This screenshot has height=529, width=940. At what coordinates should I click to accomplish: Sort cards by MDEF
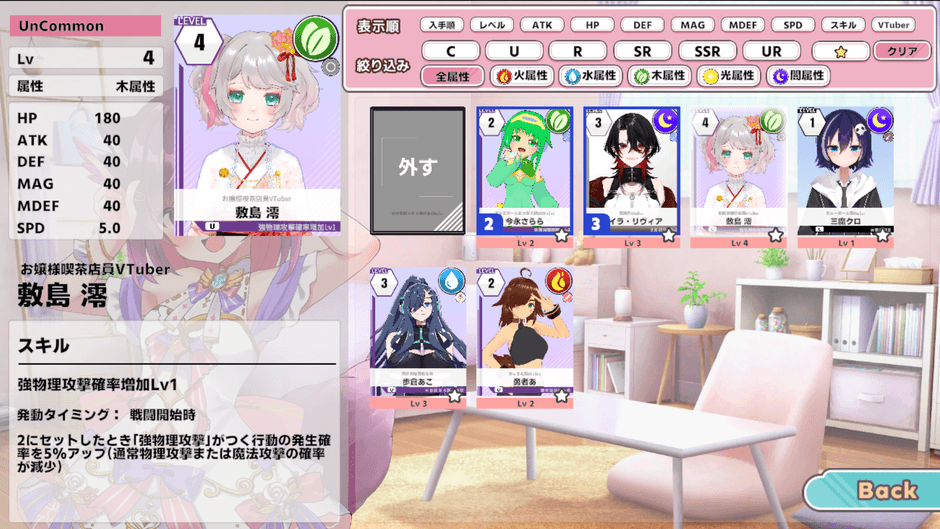(743, 25)
